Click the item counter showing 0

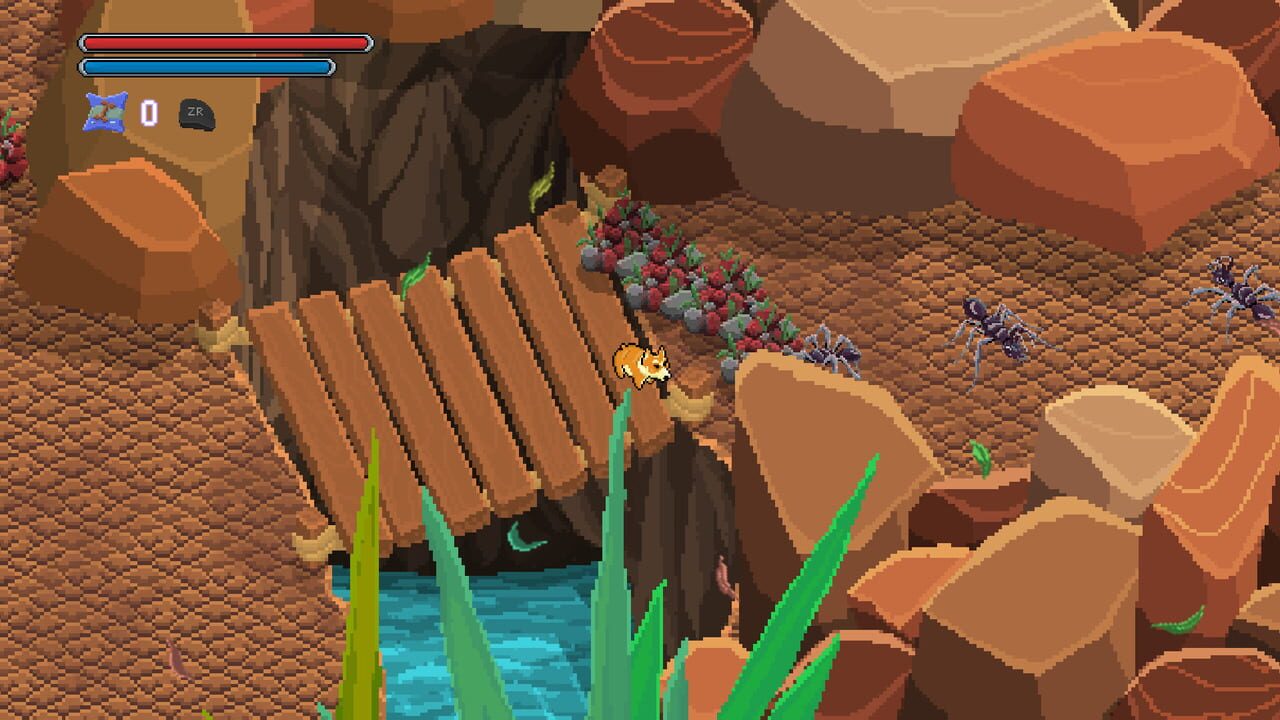pyautogui.click(x=149, y=114)
